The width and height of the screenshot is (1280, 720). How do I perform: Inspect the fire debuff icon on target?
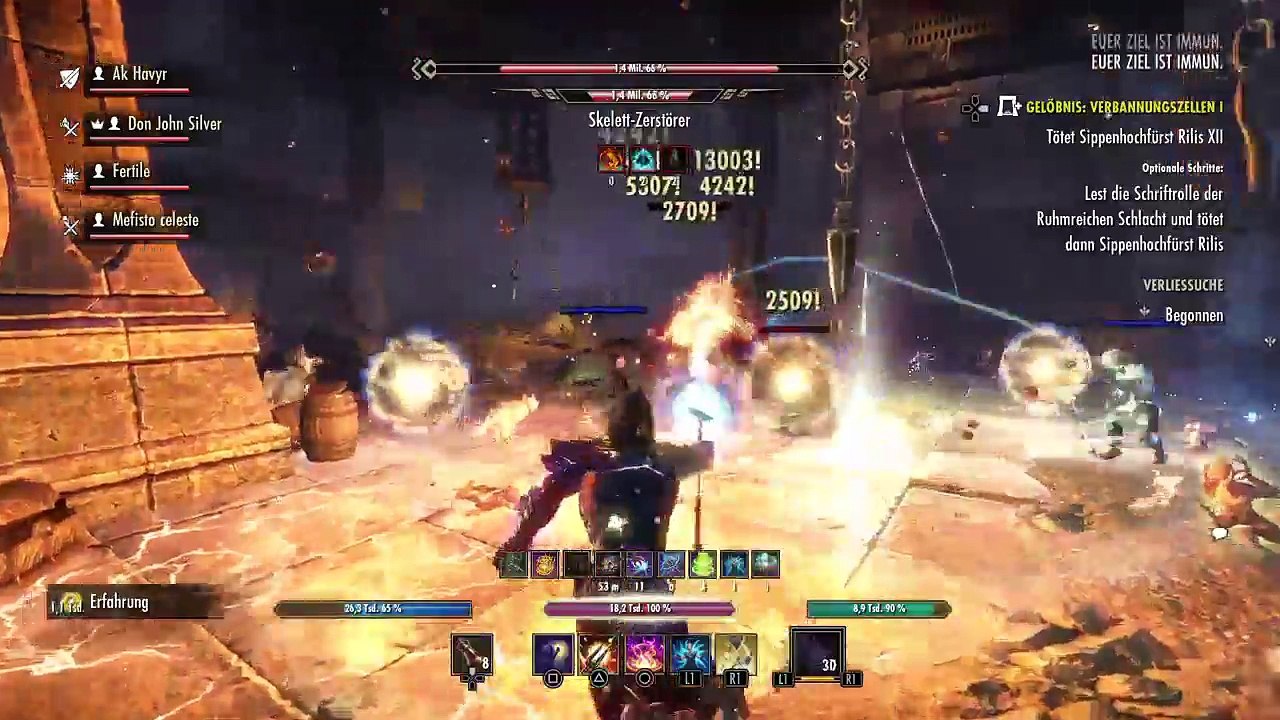[611, 159]
